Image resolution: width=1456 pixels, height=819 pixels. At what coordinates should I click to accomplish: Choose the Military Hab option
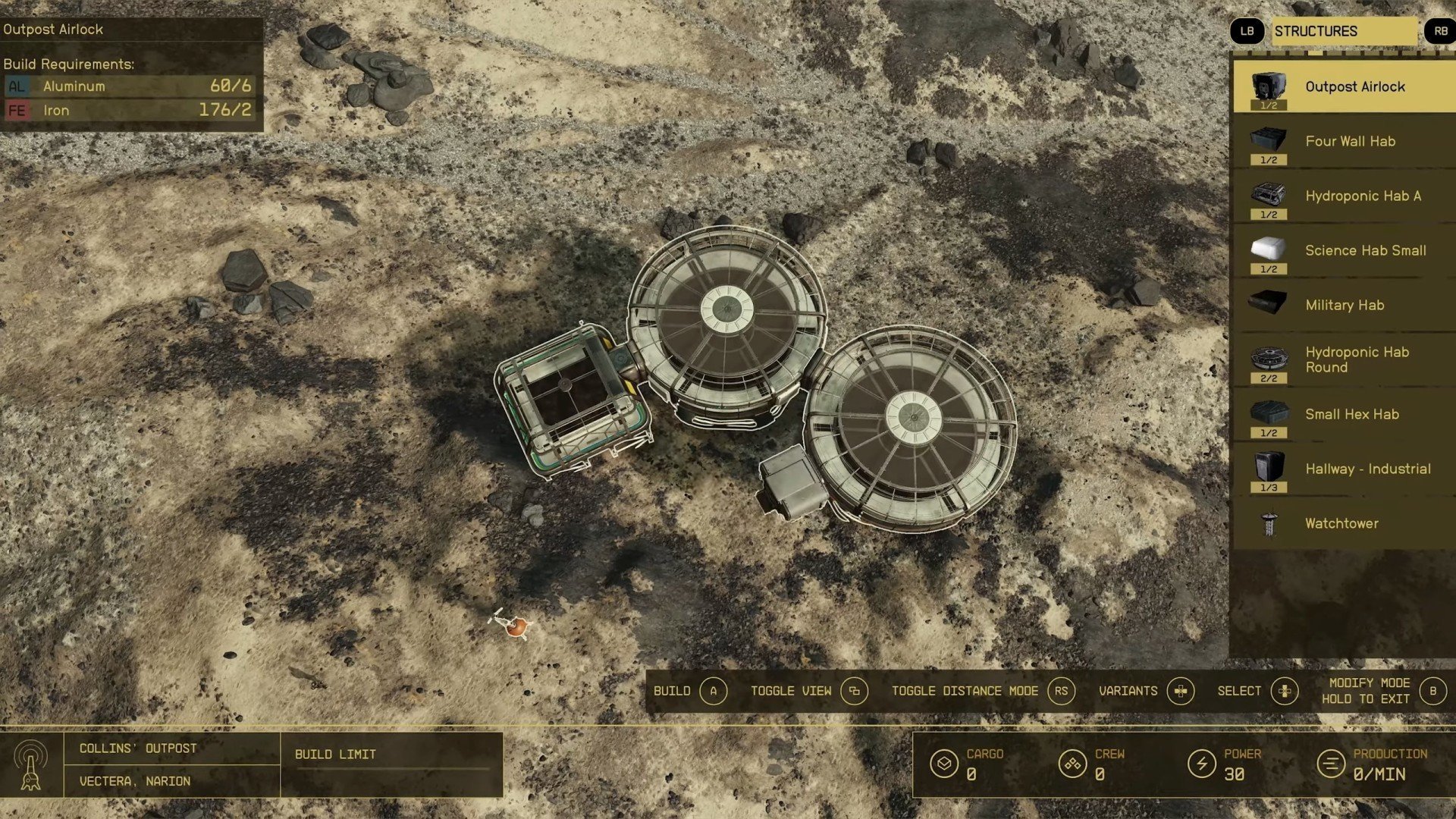[1344, 306]
